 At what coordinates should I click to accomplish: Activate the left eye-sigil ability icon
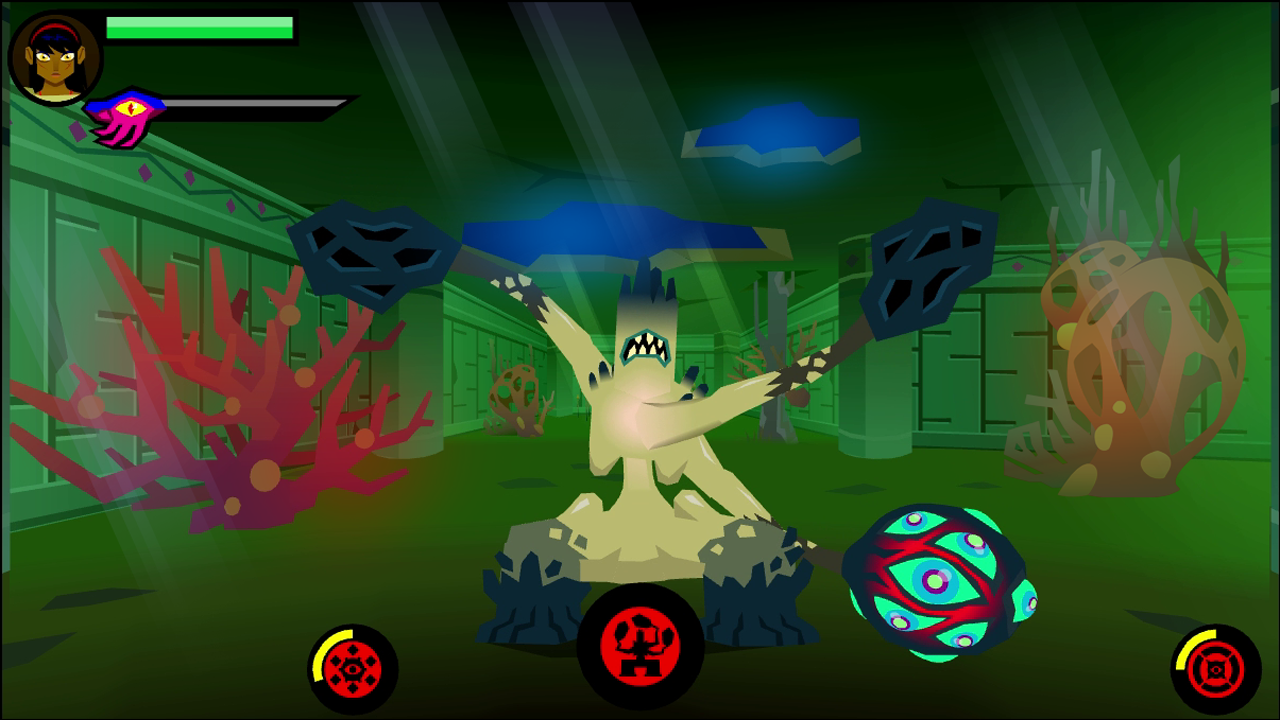pos(353,670)
